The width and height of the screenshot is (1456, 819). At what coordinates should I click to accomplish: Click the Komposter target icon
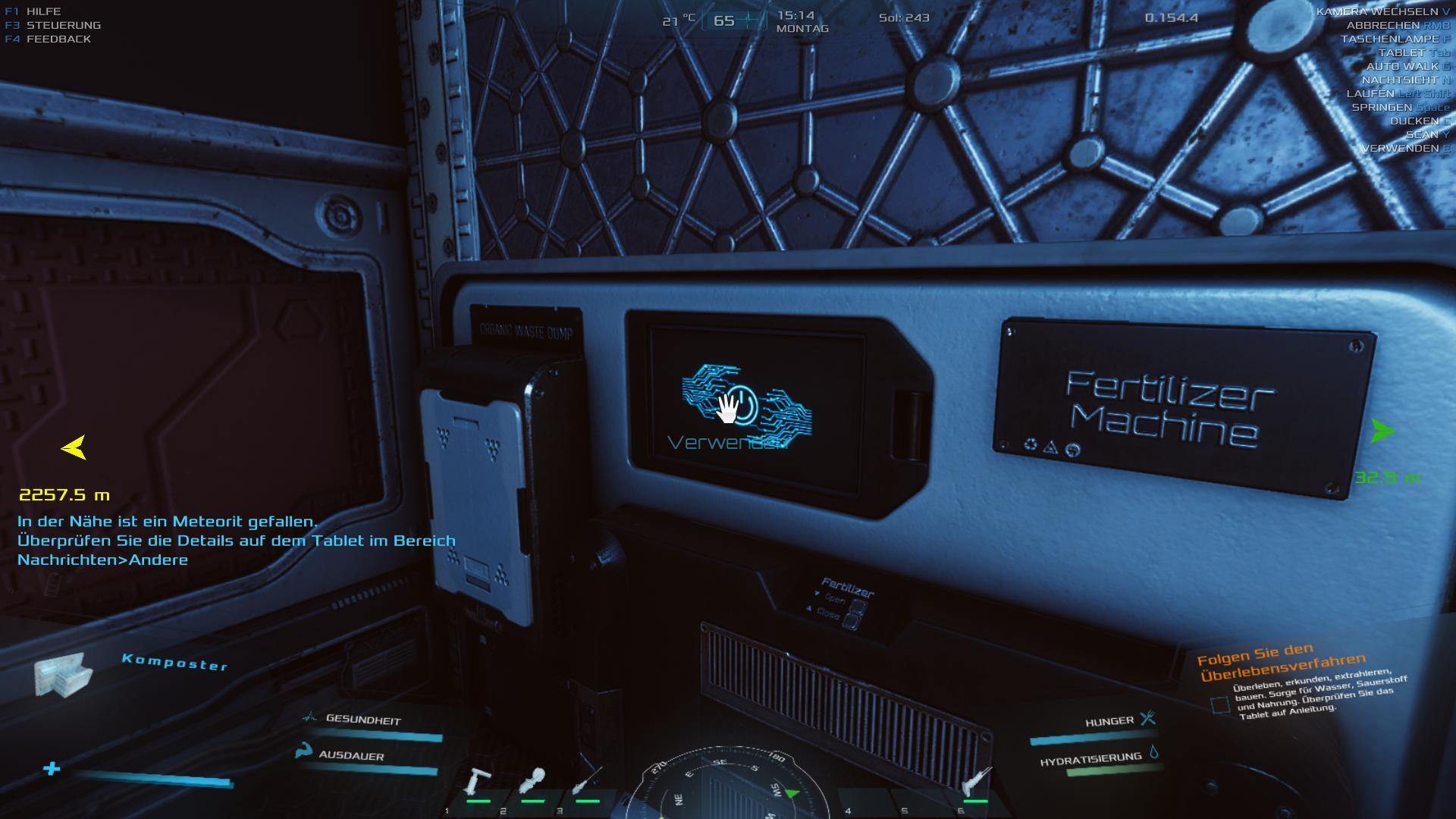tap(62, 675)
